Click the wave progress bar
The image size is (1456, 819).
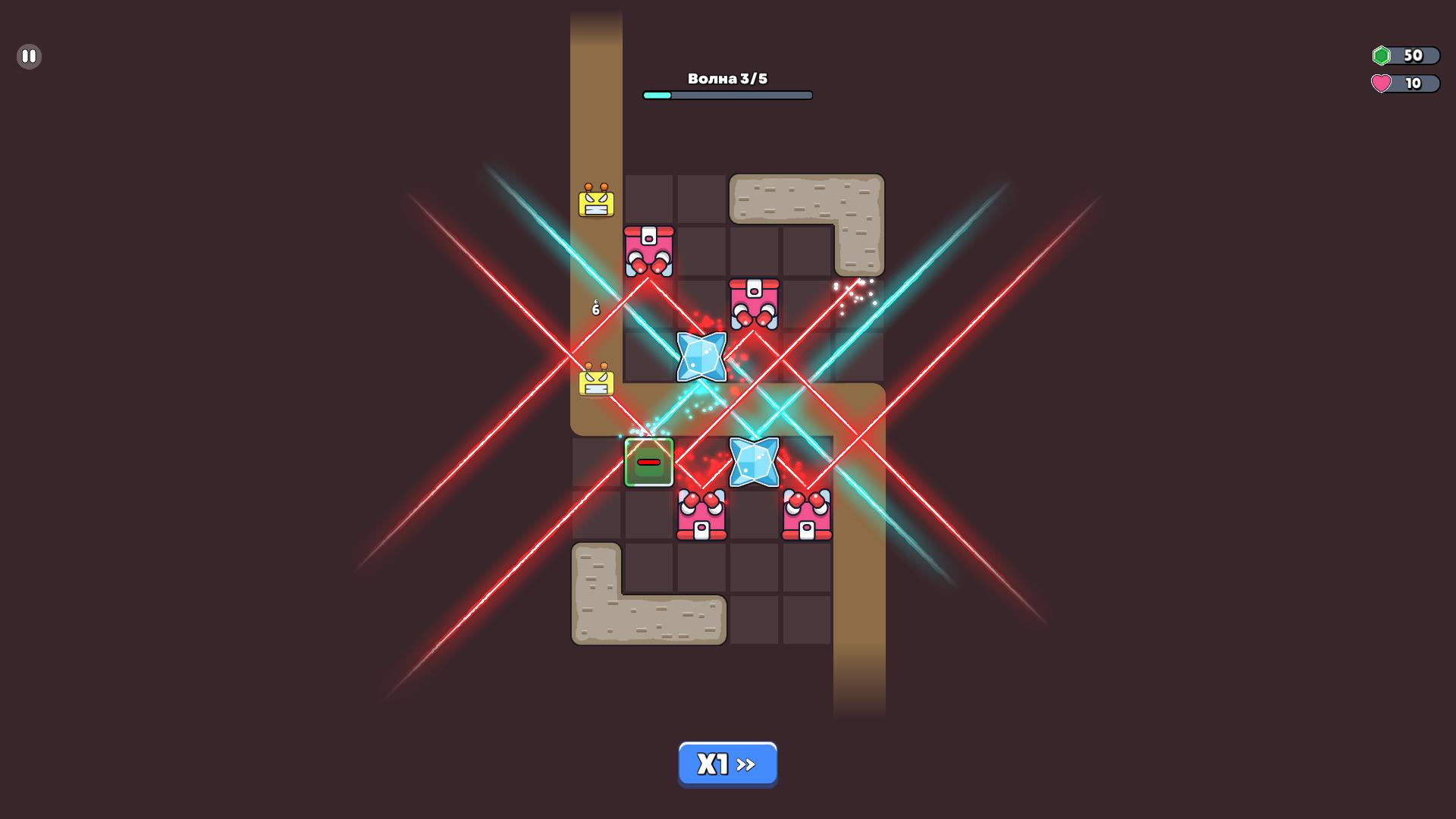coord(727,95)
